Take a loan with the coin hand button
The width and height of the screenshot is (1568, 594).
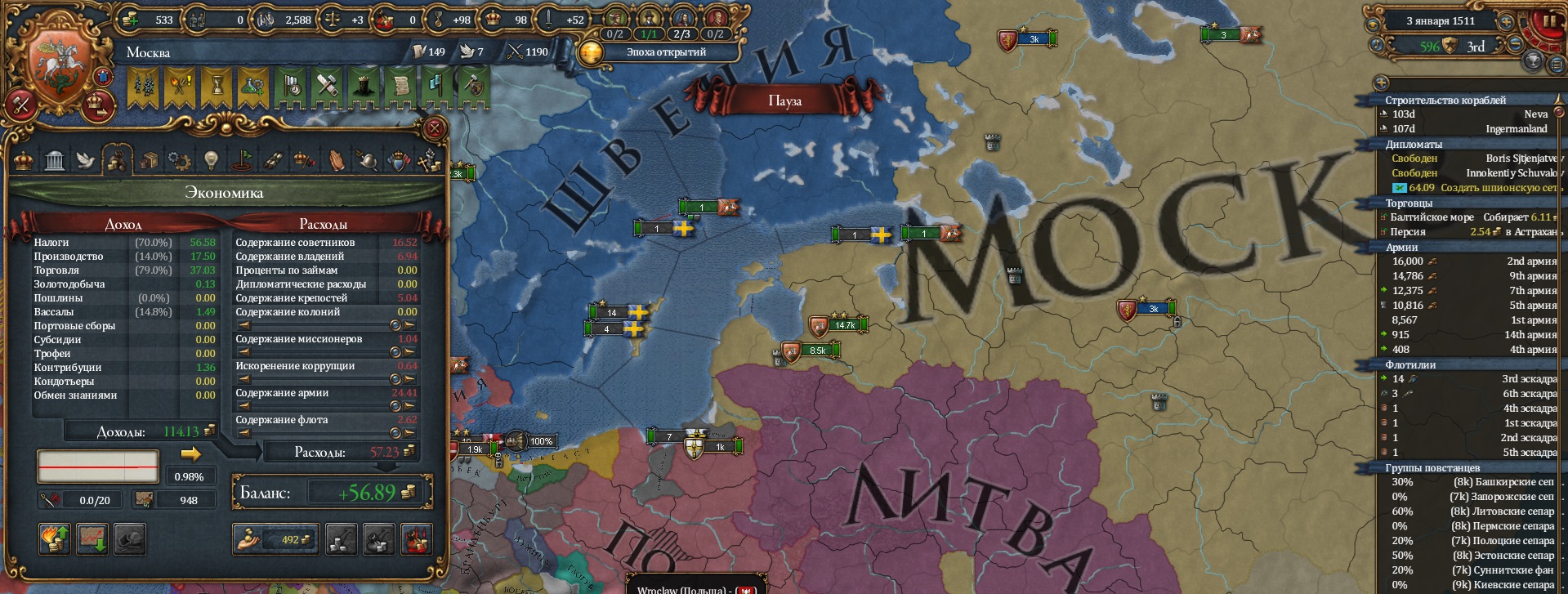coord(275,539)
